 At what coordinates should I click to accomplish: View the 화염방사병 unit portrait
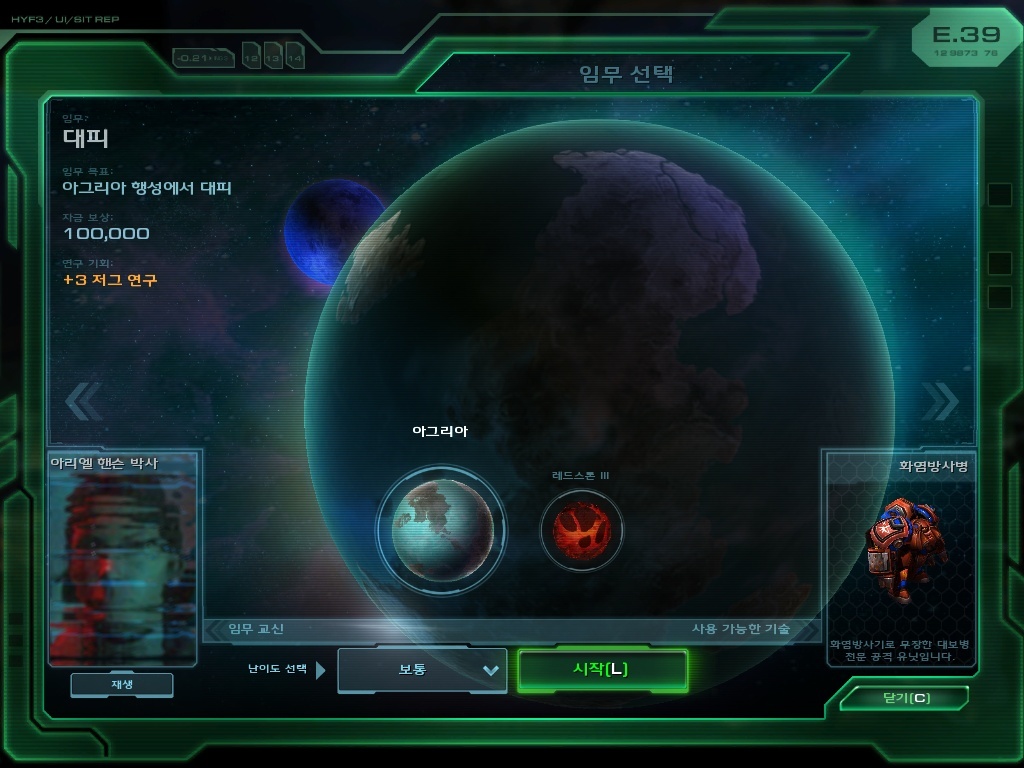(899, 548)
